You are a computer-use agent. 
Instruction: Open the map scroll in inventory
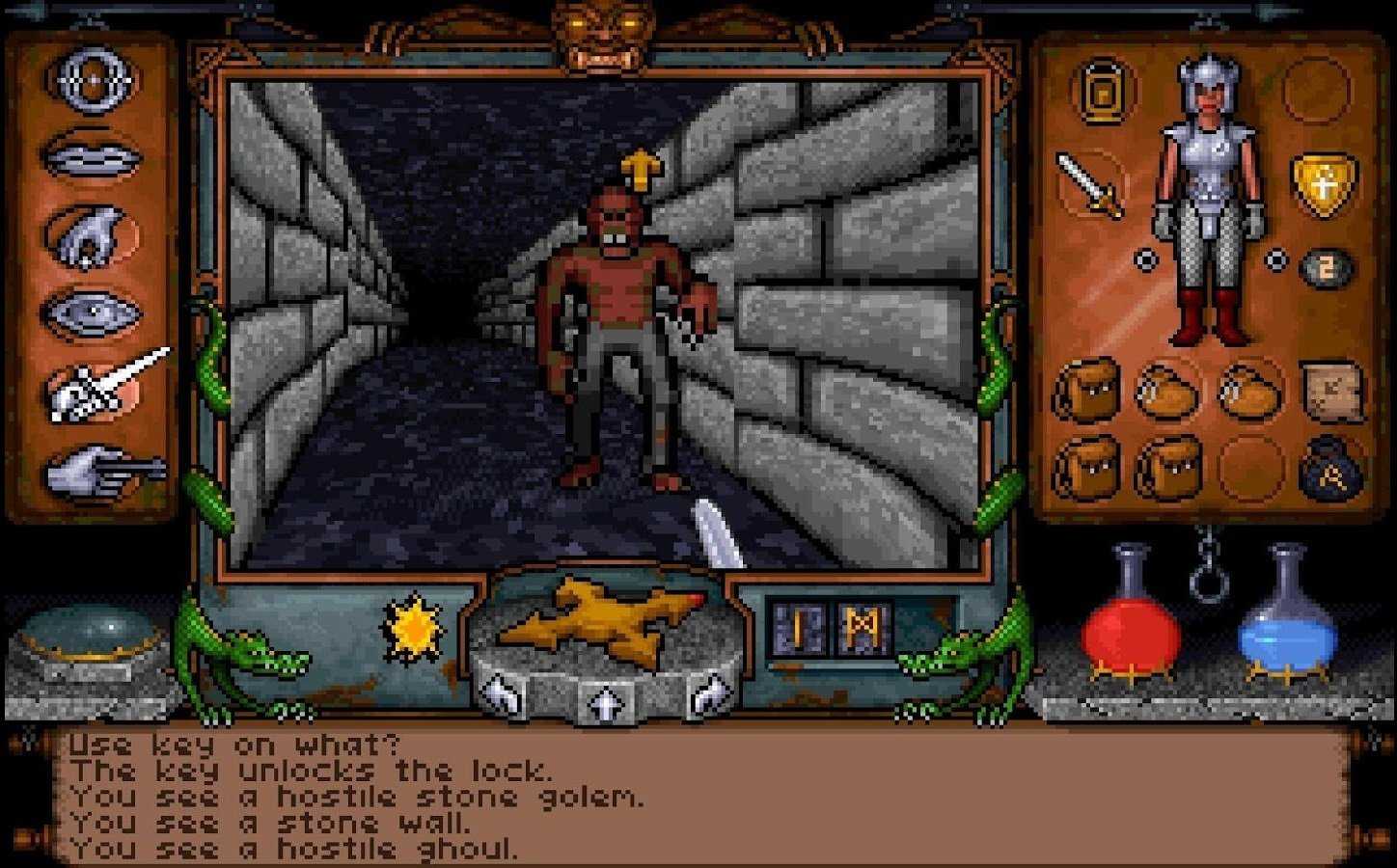coord(1332,390)
